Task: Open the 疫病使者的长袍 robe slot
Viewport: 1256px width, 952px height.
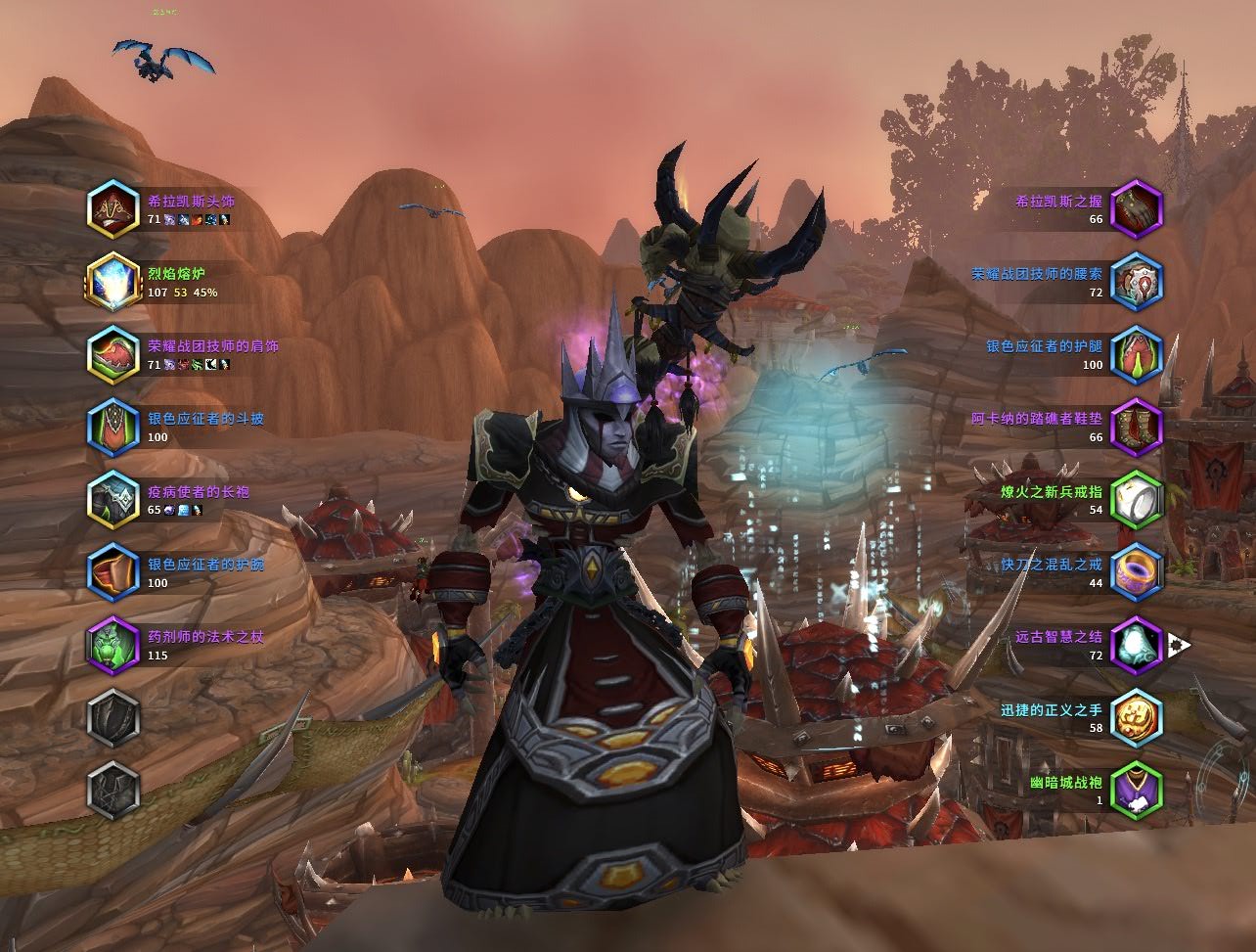Action: (113, 500)
